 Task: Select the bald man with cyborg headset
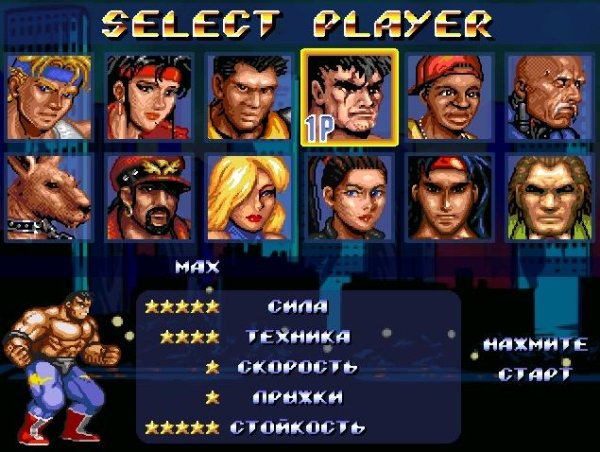pyautogui.click(x=549, y=97)
